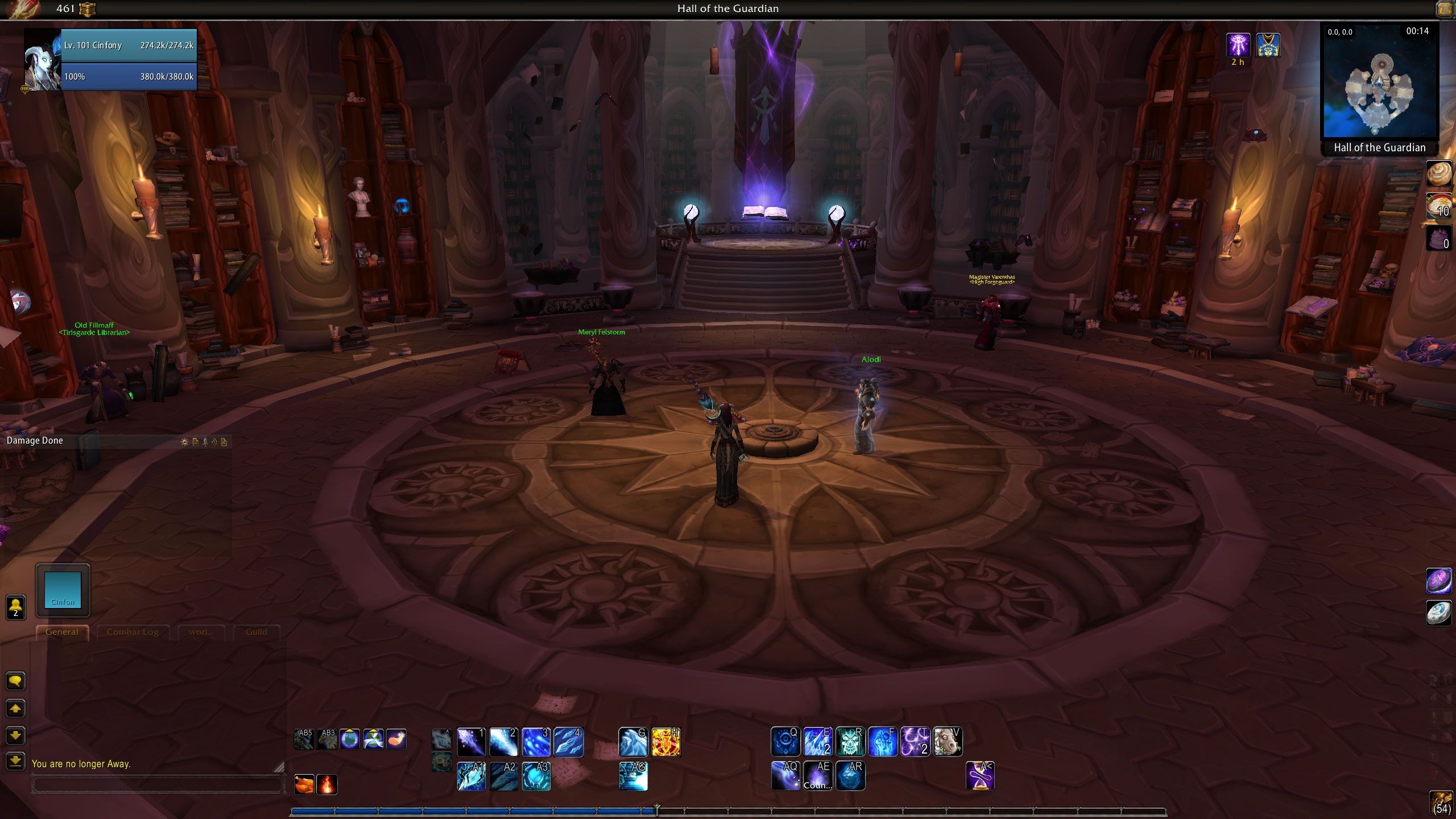This screenshot has height=819, width=1456.
Task: Jump chat to bottom with the underlined arrow
Action: point(15,760)
